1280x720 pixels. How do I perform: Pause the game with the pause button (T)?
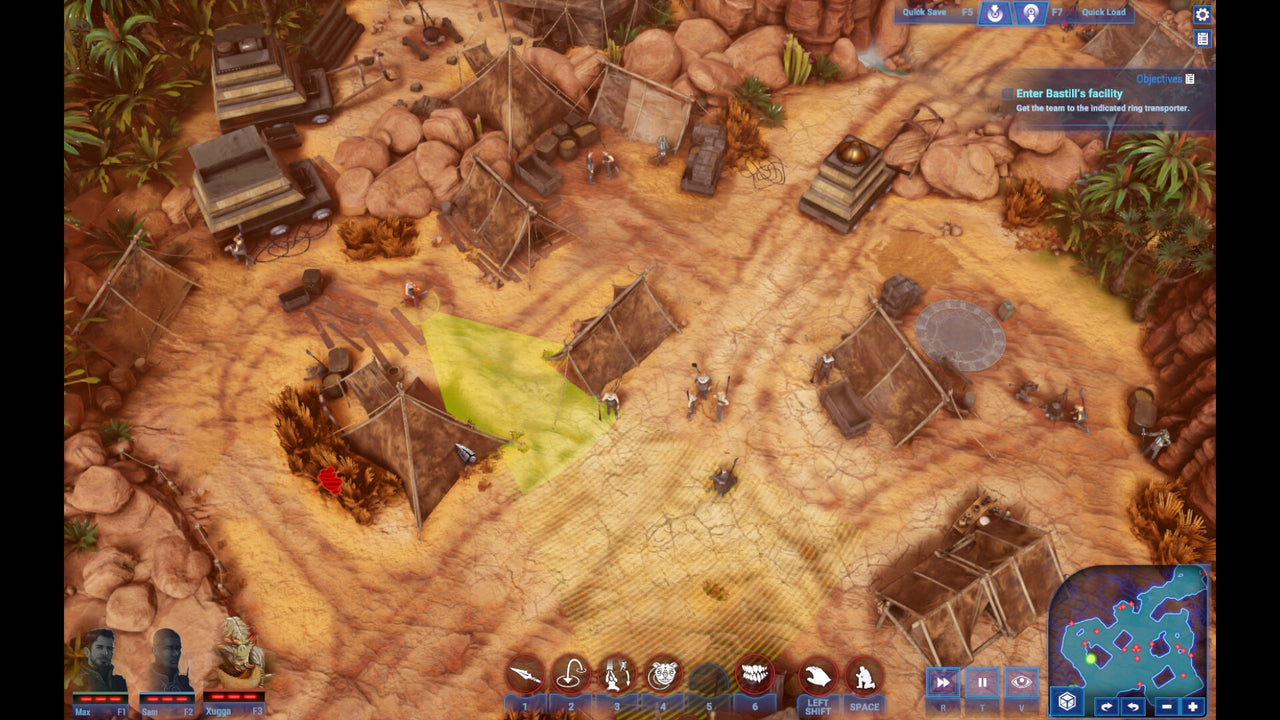tap(983, 682)
